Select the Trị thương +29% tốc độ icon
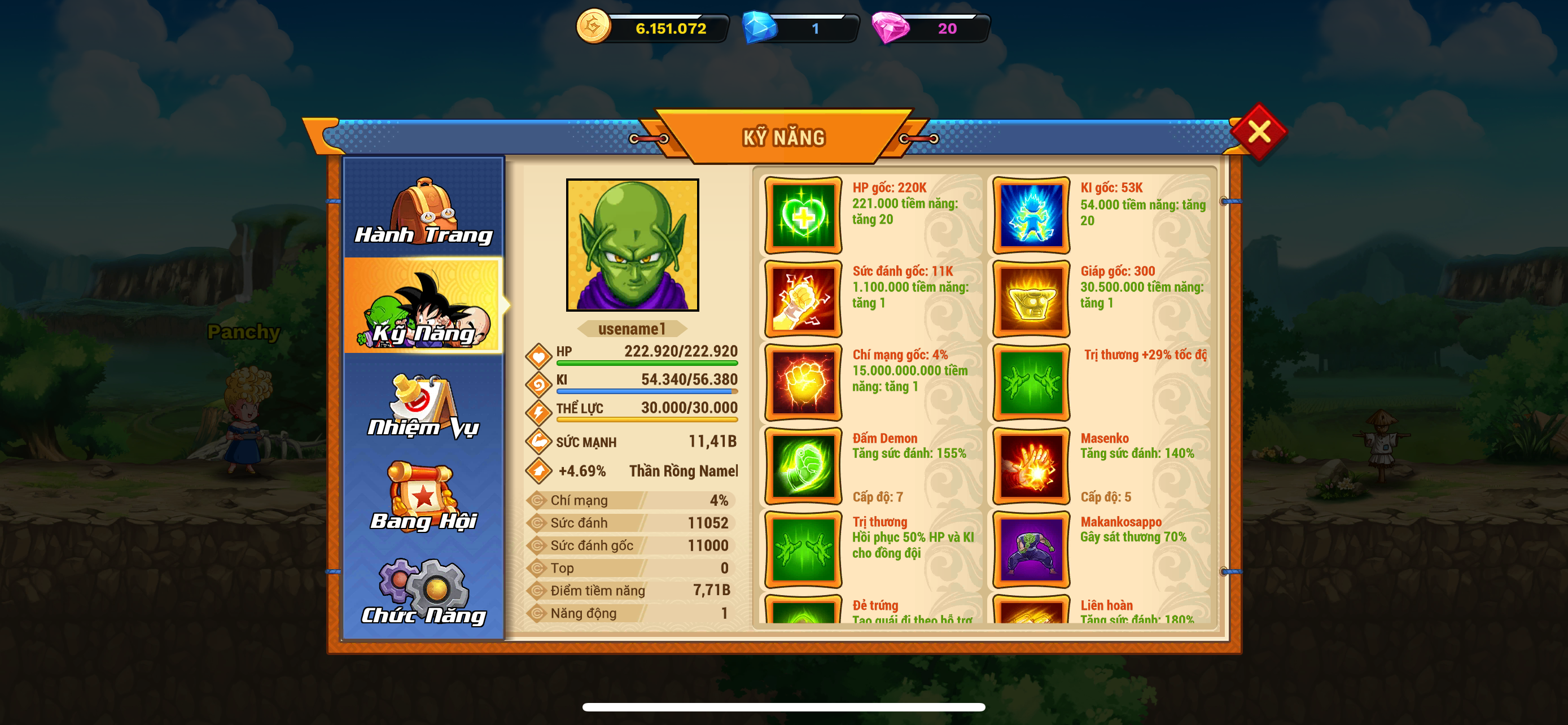This screenshot has width=1568, height=725. (x=1031, y=382)
